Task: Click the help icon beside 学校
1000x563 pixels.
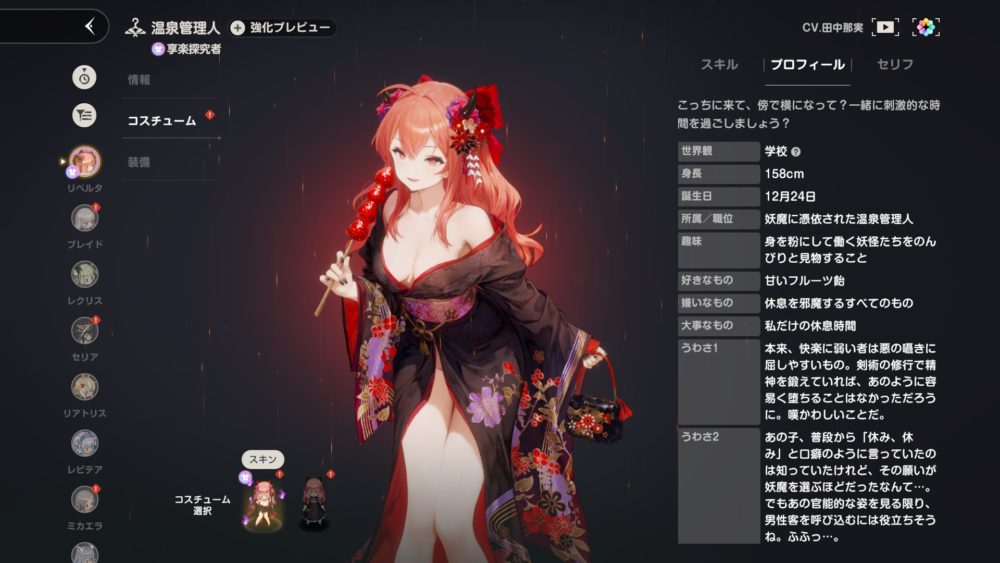Action: coord(796,152)
